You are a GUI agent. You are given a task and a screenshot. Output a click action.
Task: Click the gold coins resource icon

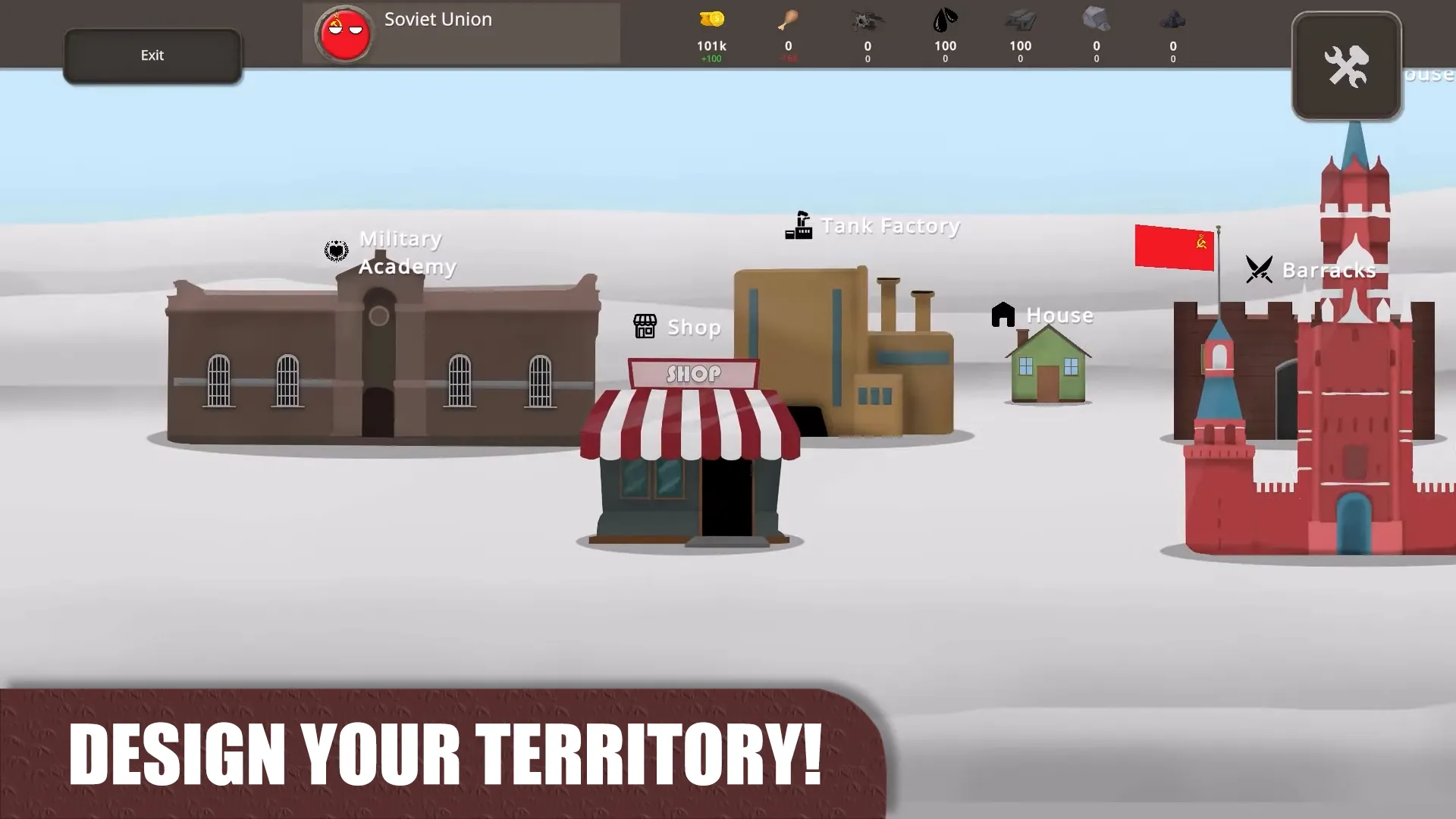tap(711, 20)
